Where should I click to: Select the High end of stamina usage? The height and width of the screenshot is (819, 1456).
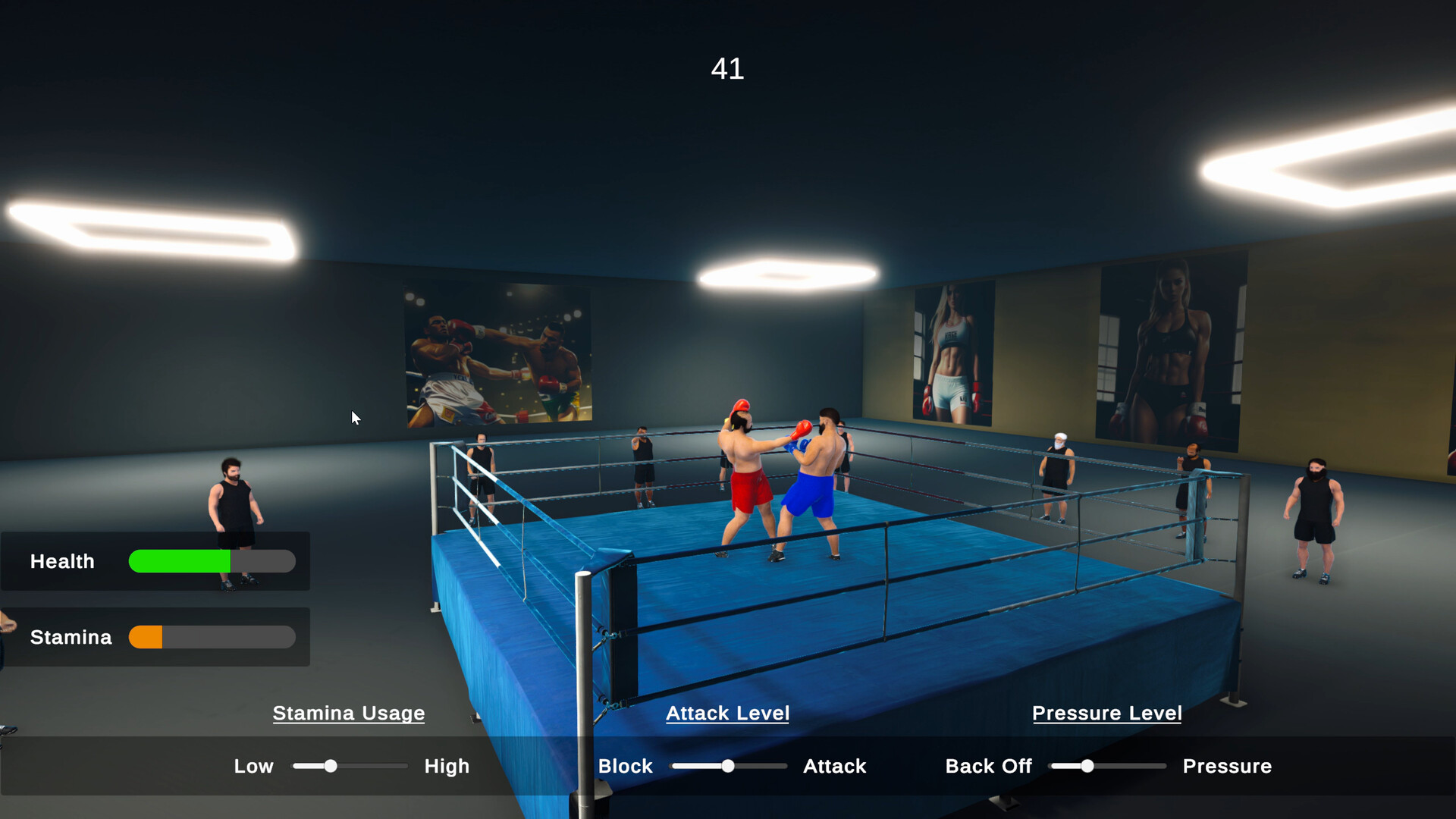446,766
